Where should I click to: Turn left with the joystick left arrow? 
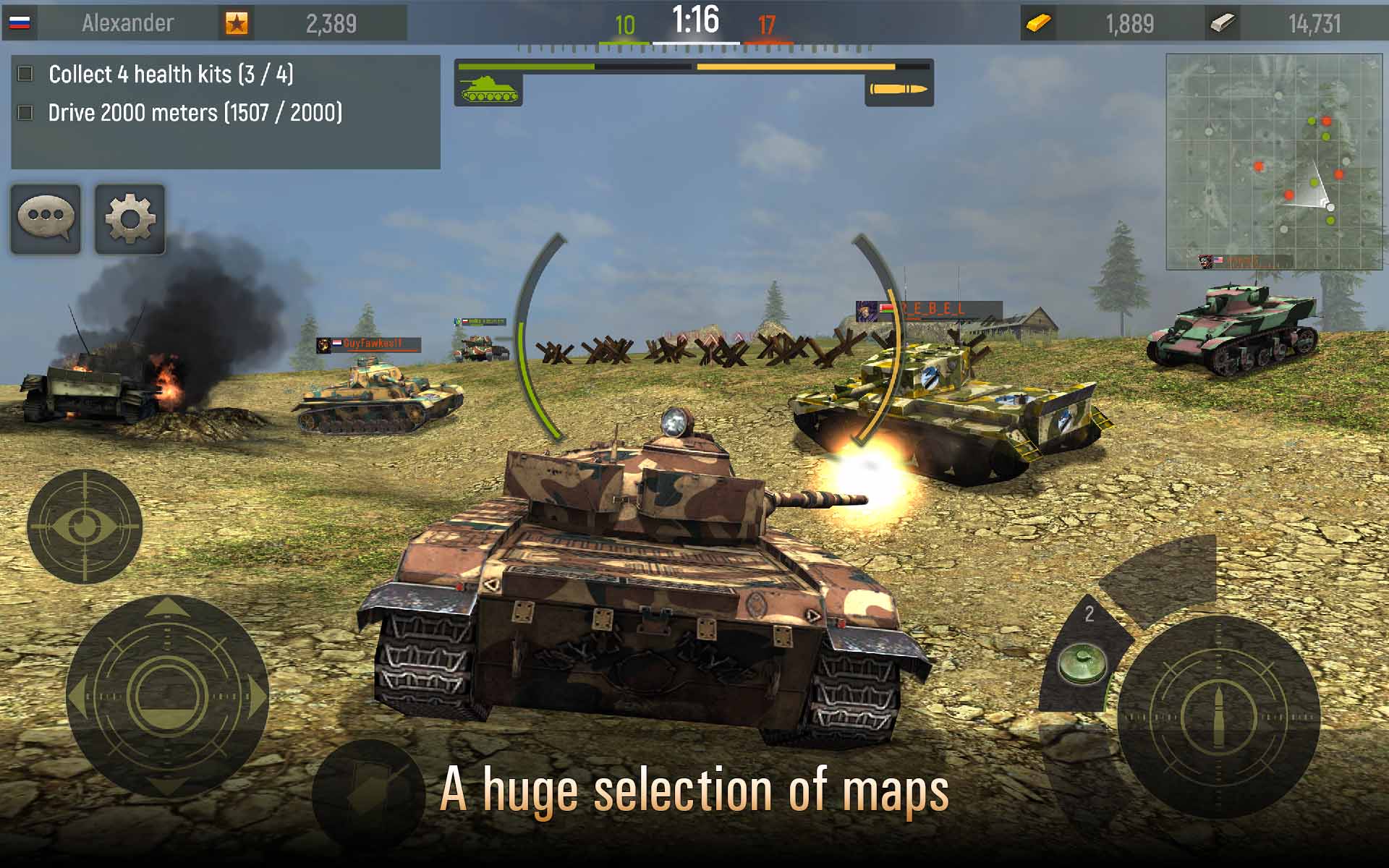[x=78, y=696]
